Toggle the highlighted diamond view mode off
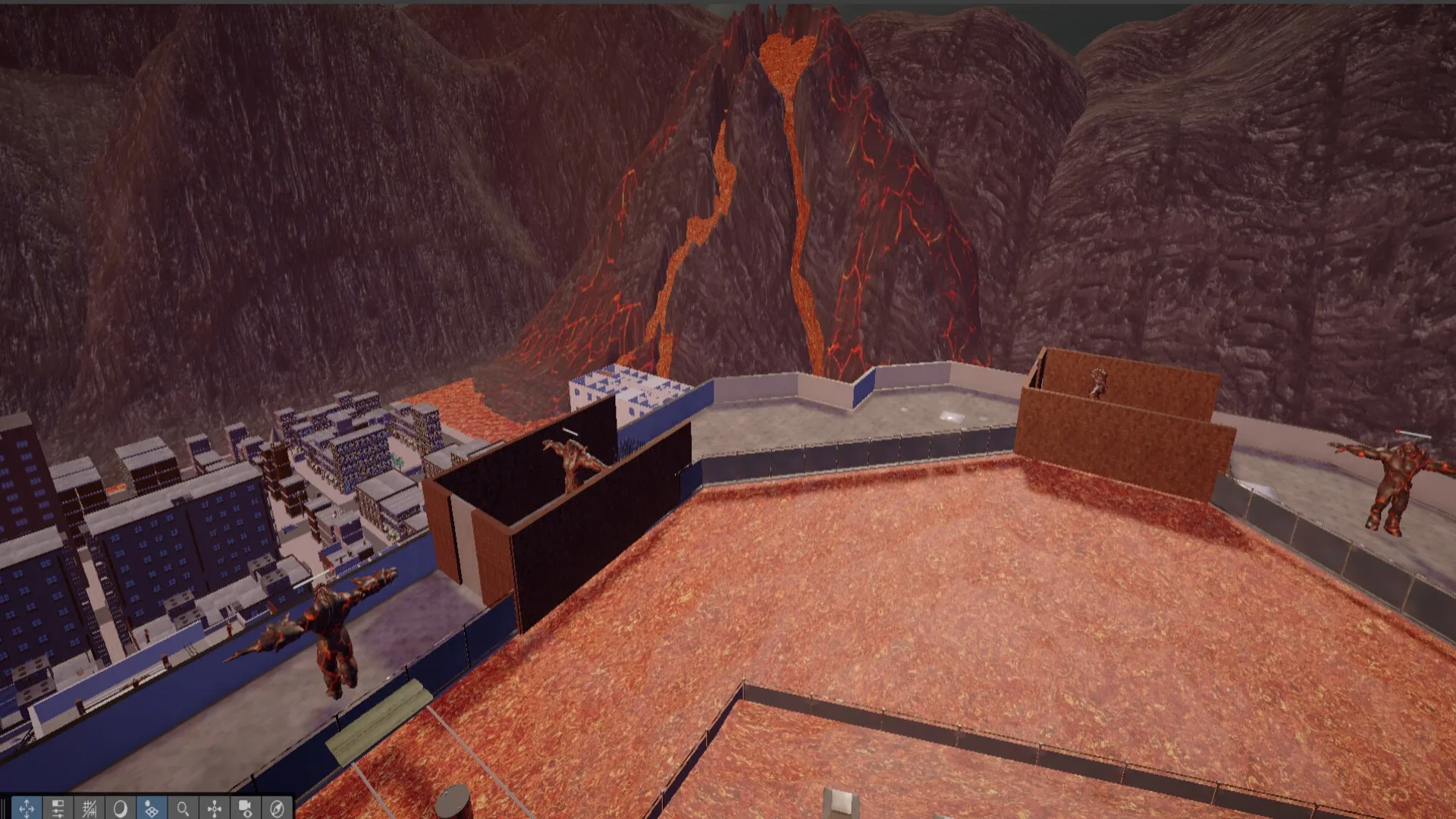 151,806
